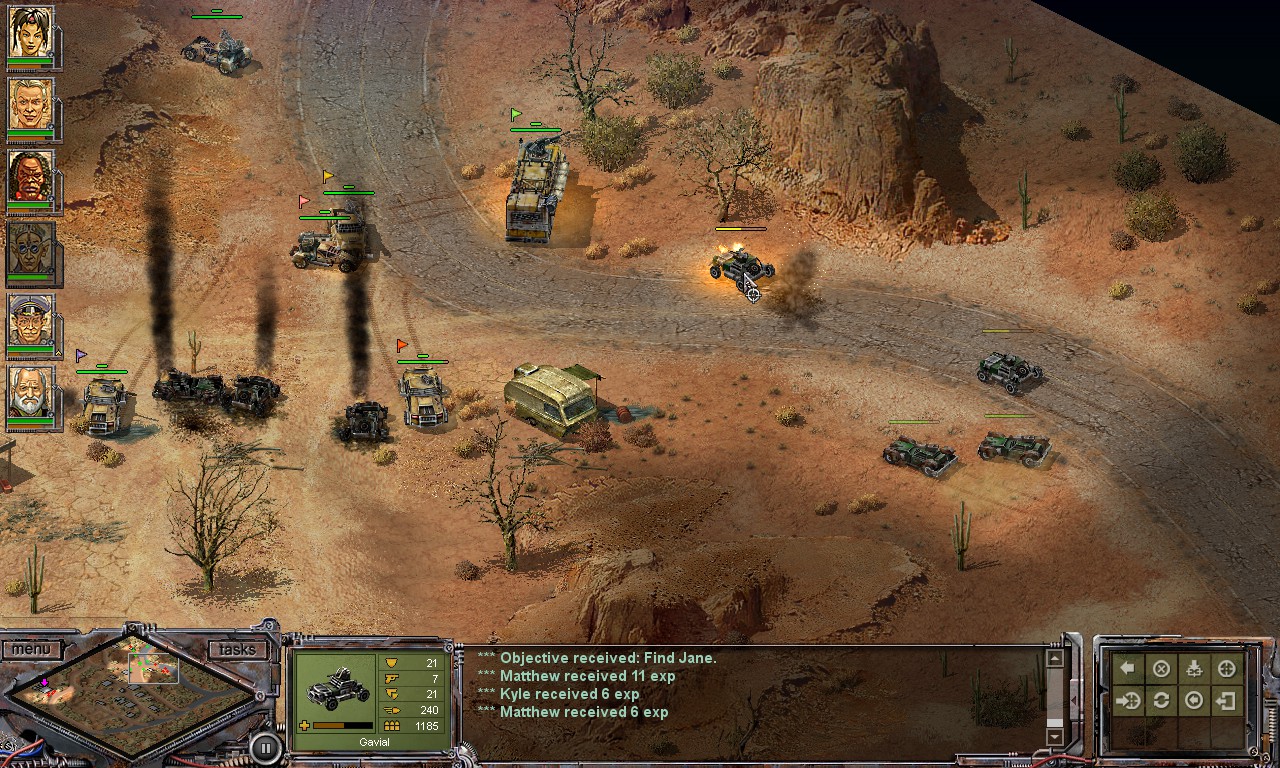Click the money icon showing 1185
The height and width of the screenshot is (768, 1280).
click(x=392, y=724)
